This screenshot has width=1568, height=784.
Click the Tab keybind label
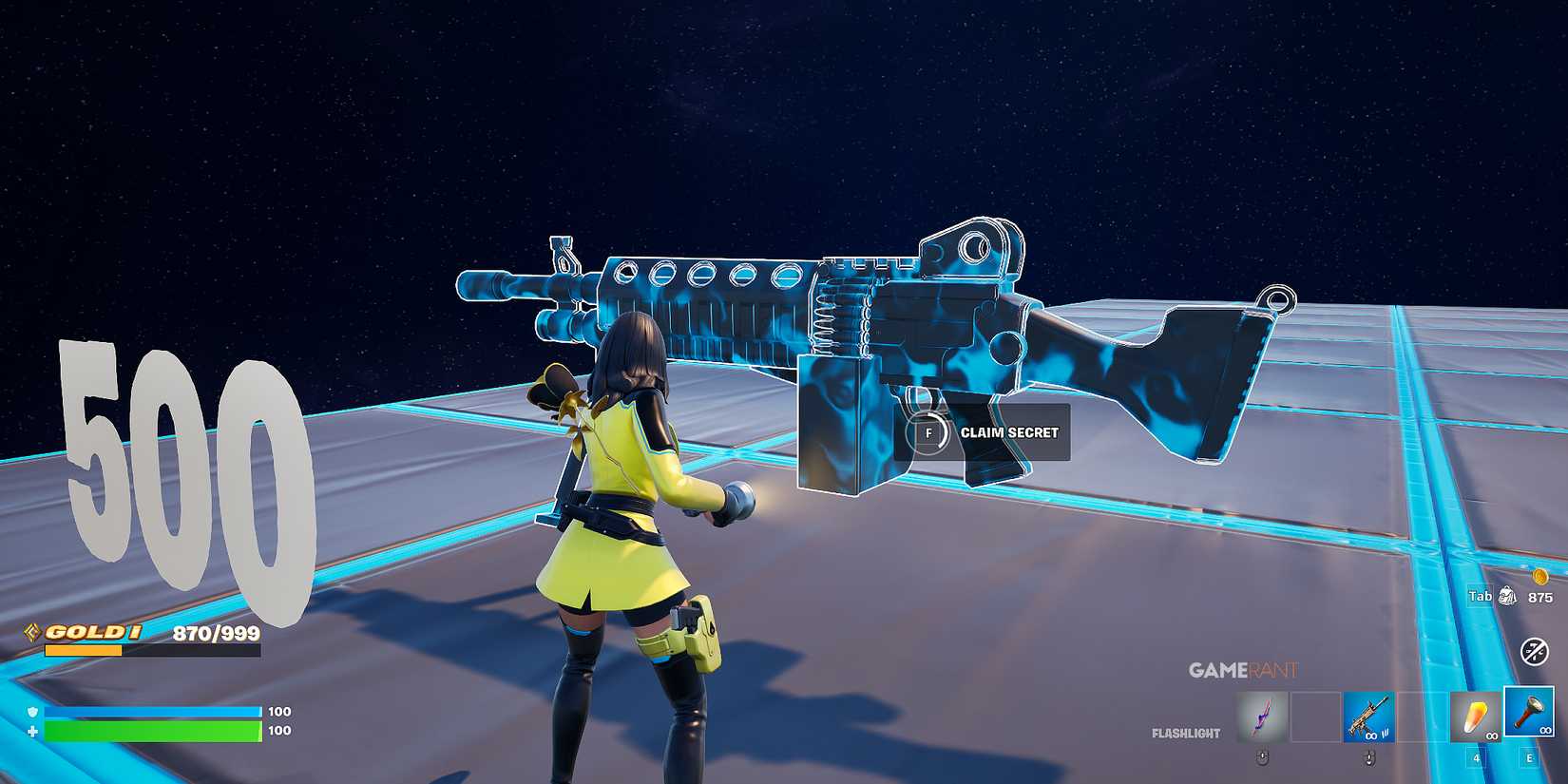point(1480,595)
